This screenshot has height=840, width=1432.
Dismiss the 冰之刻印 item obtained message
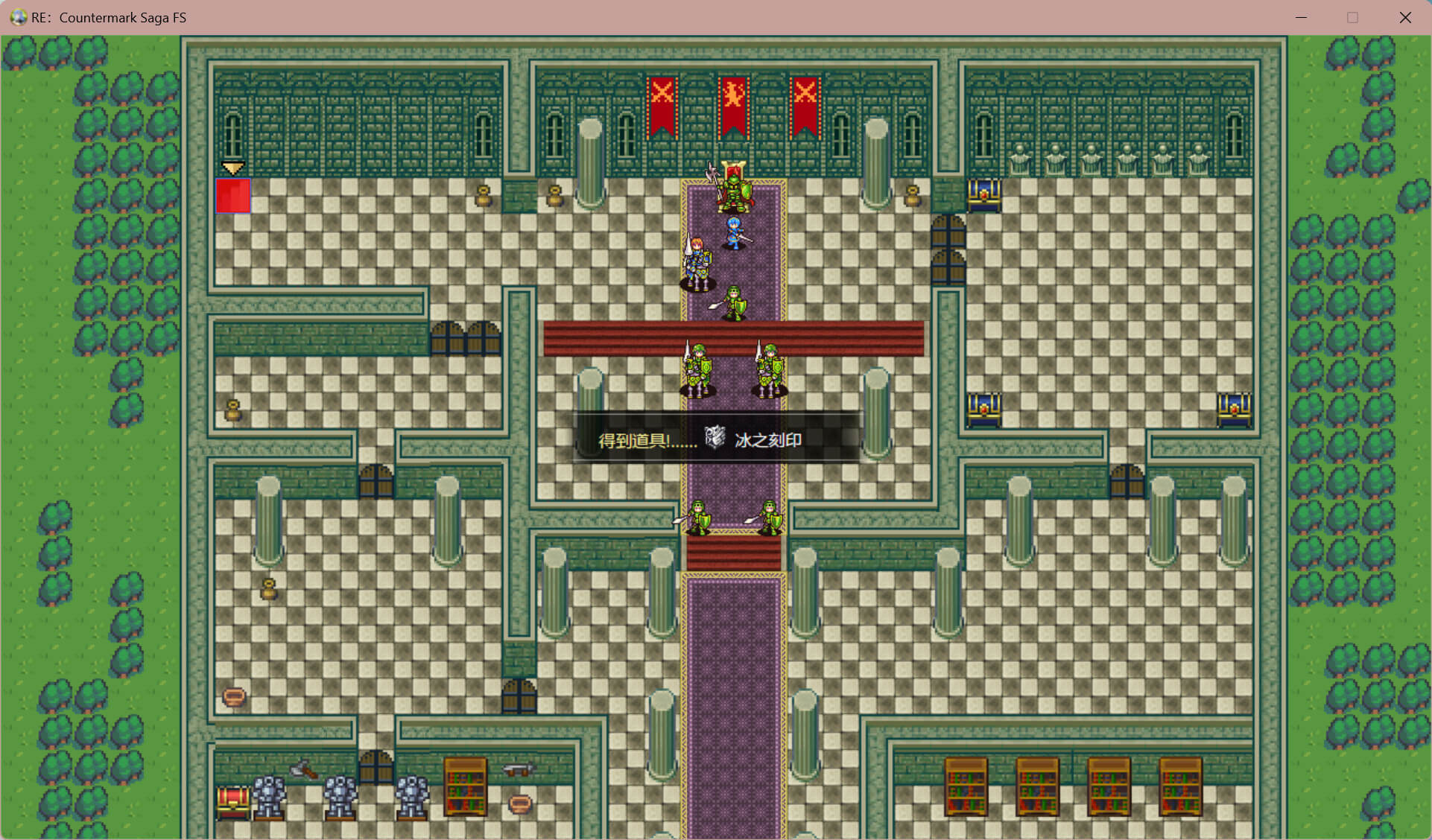pos(717,439)
